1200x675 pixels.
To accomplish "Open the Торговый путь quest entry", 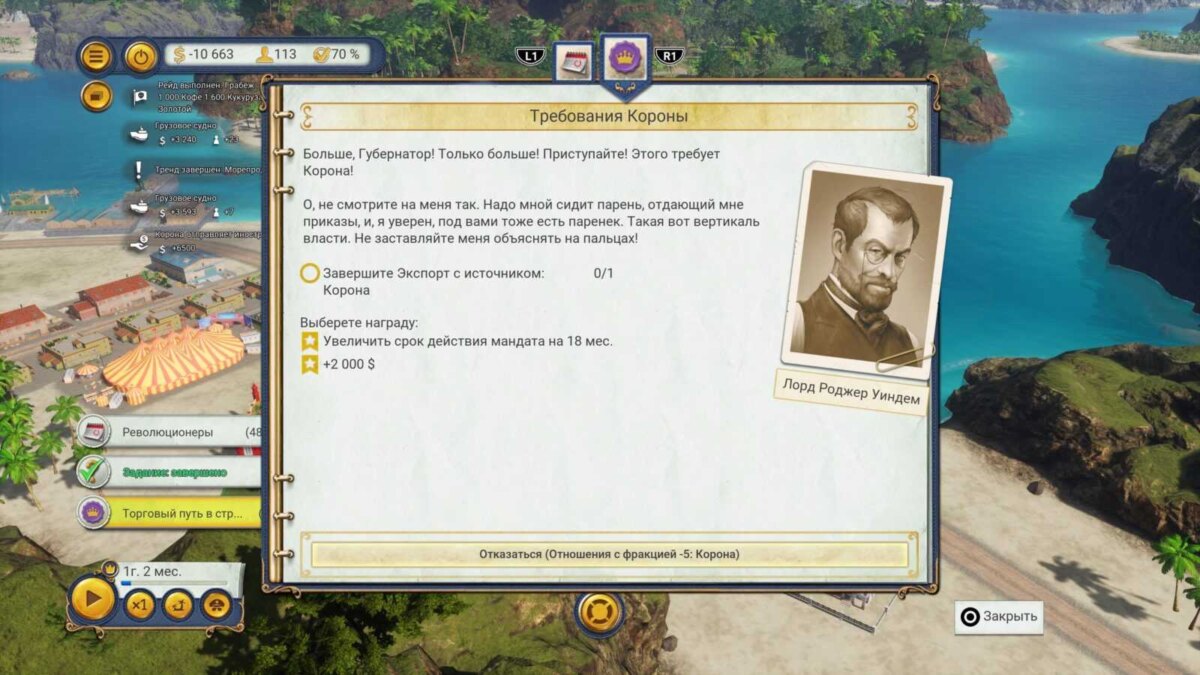I will point(168,513).
